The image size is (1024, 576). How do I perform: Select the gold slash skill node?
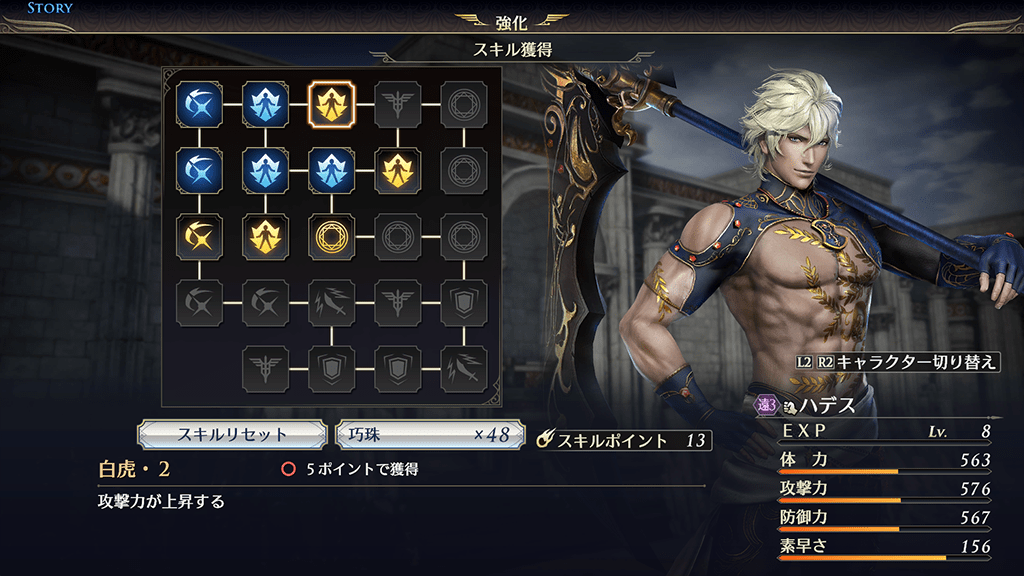[198, 236]
